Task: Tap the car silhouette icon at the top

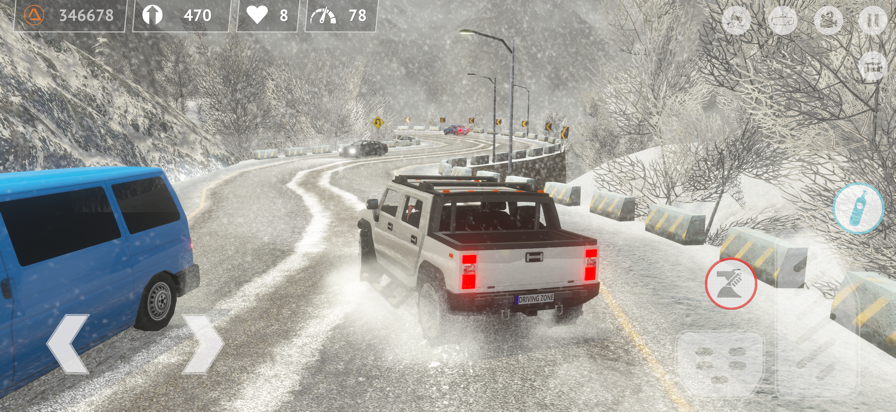Action: point(782,20)
